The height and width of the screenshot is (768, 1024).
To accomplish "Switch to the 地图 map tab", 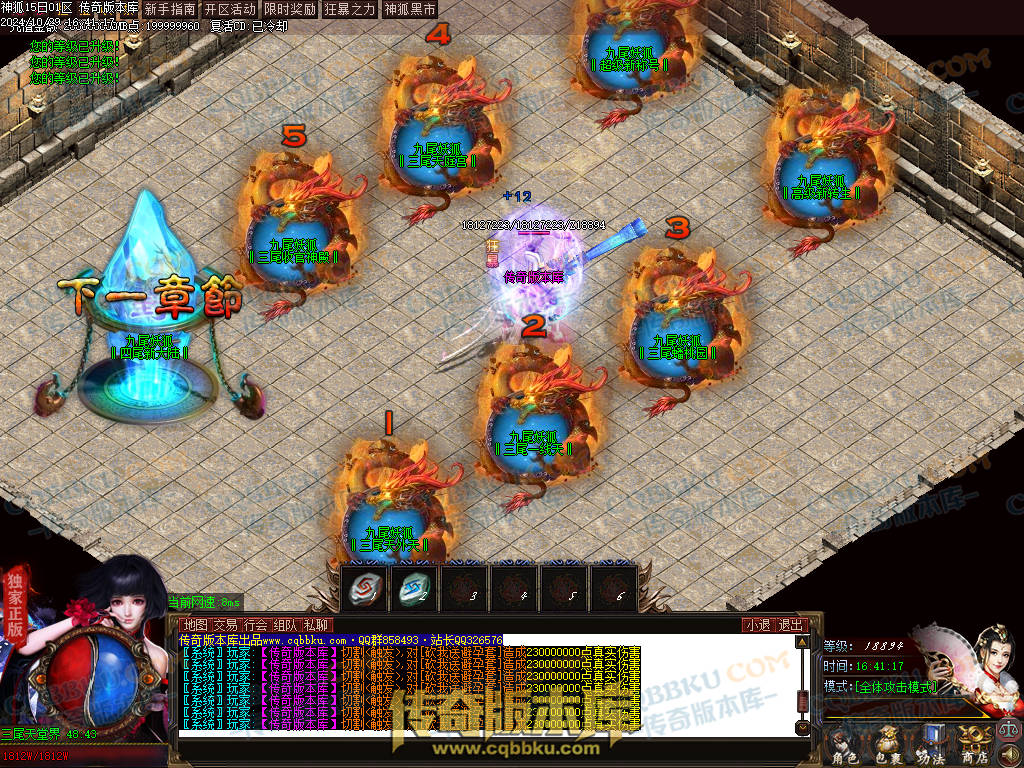I will [x=195, y=625].
